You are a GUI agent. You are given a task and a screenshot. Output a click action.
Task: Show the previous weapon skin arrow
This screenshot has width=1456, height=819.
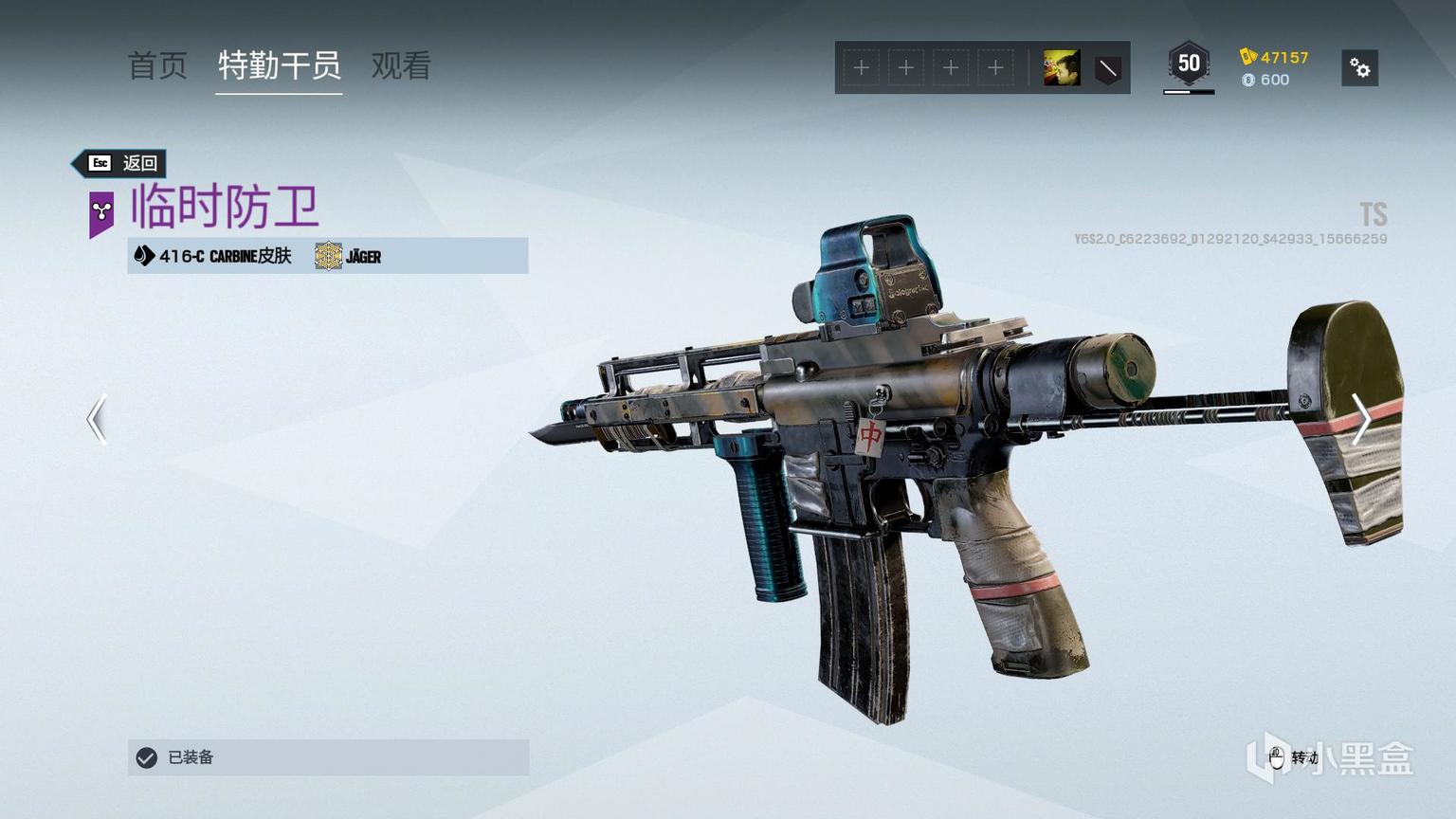coord(97,419)
